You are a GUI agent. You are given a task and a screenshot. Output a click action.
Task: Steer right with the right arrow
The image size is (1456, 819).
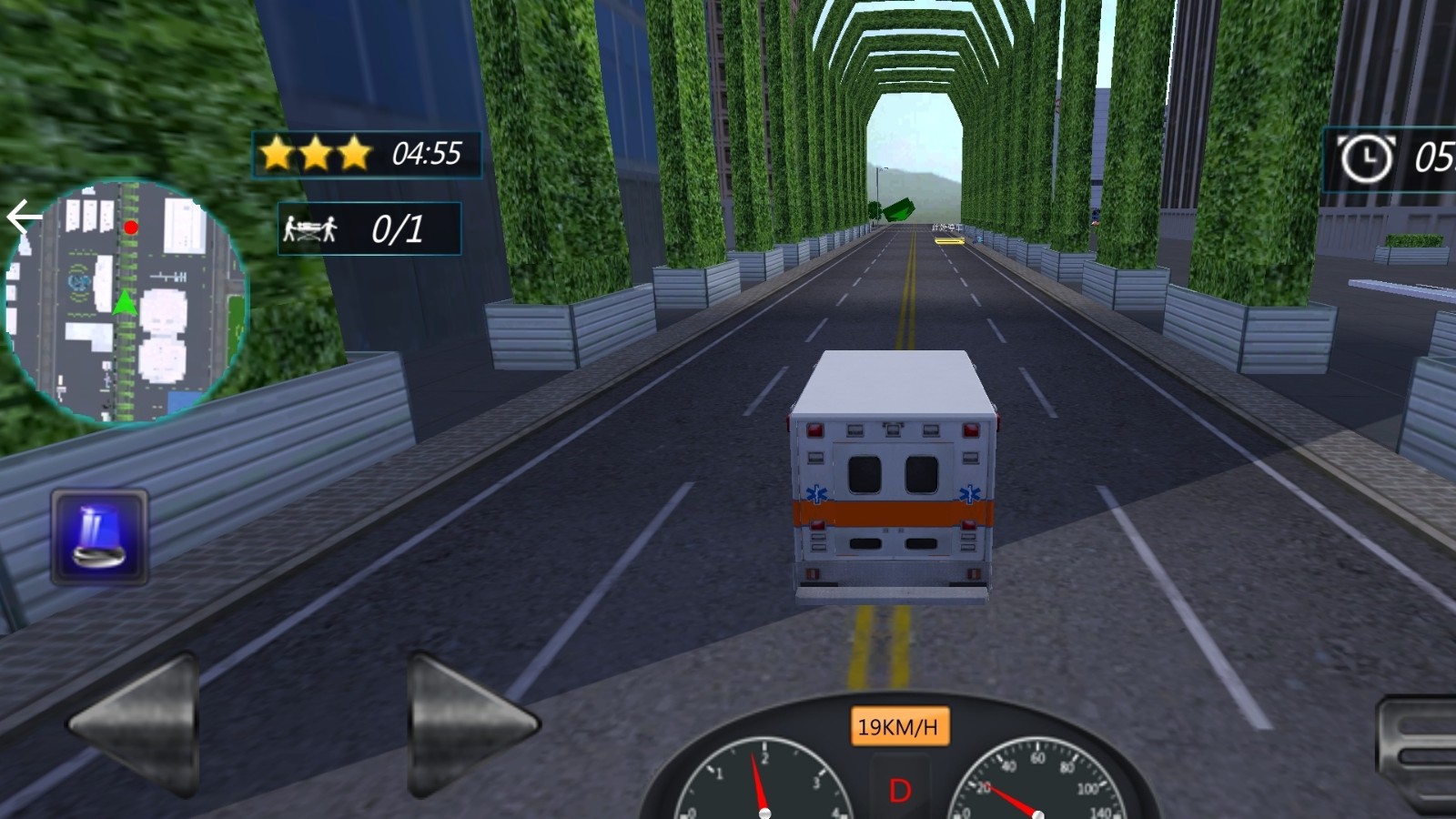pos(469,725)
